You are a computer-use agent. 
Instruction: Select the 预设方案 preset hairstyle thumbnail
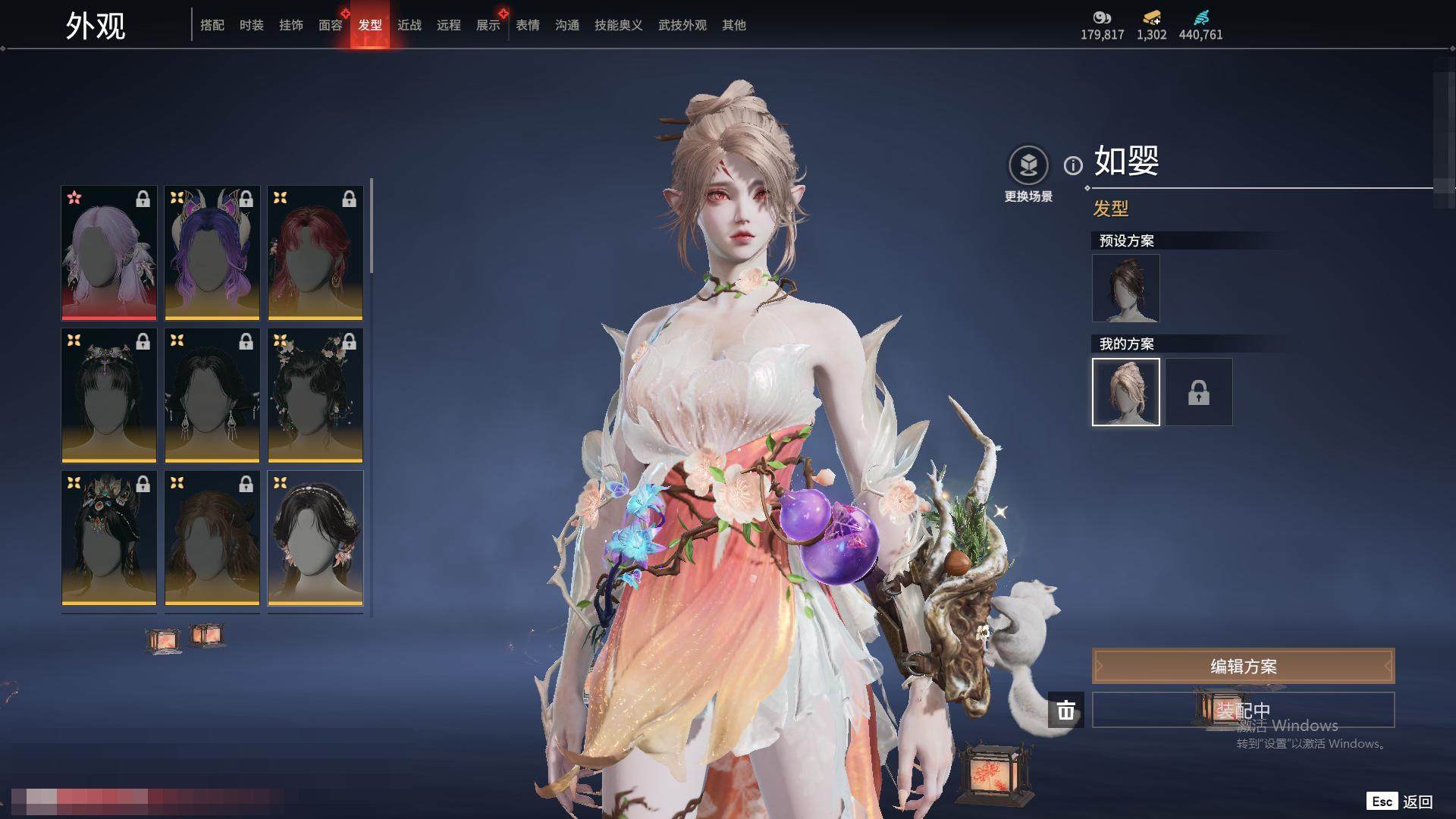click(x=1125, y=288)
